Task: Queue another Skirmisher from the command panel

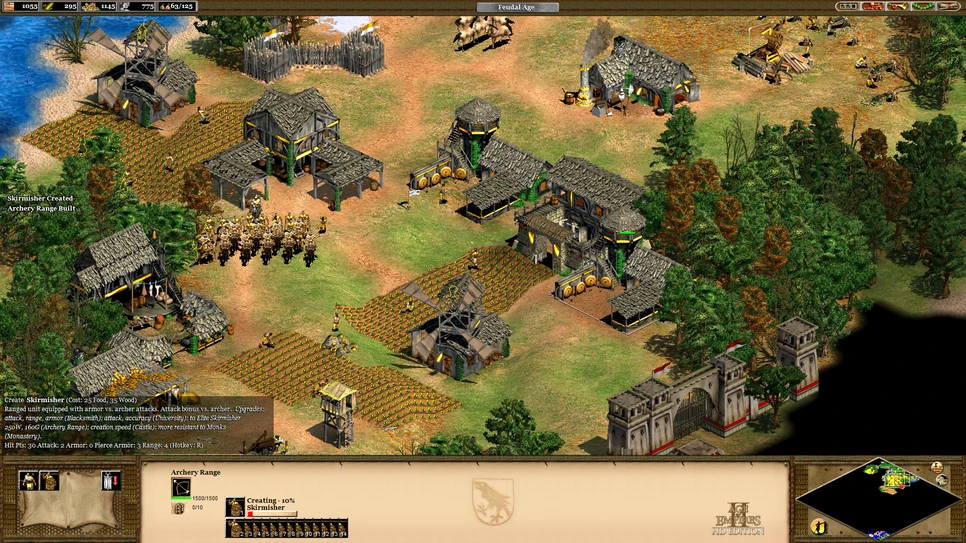Action: (48, 481)
